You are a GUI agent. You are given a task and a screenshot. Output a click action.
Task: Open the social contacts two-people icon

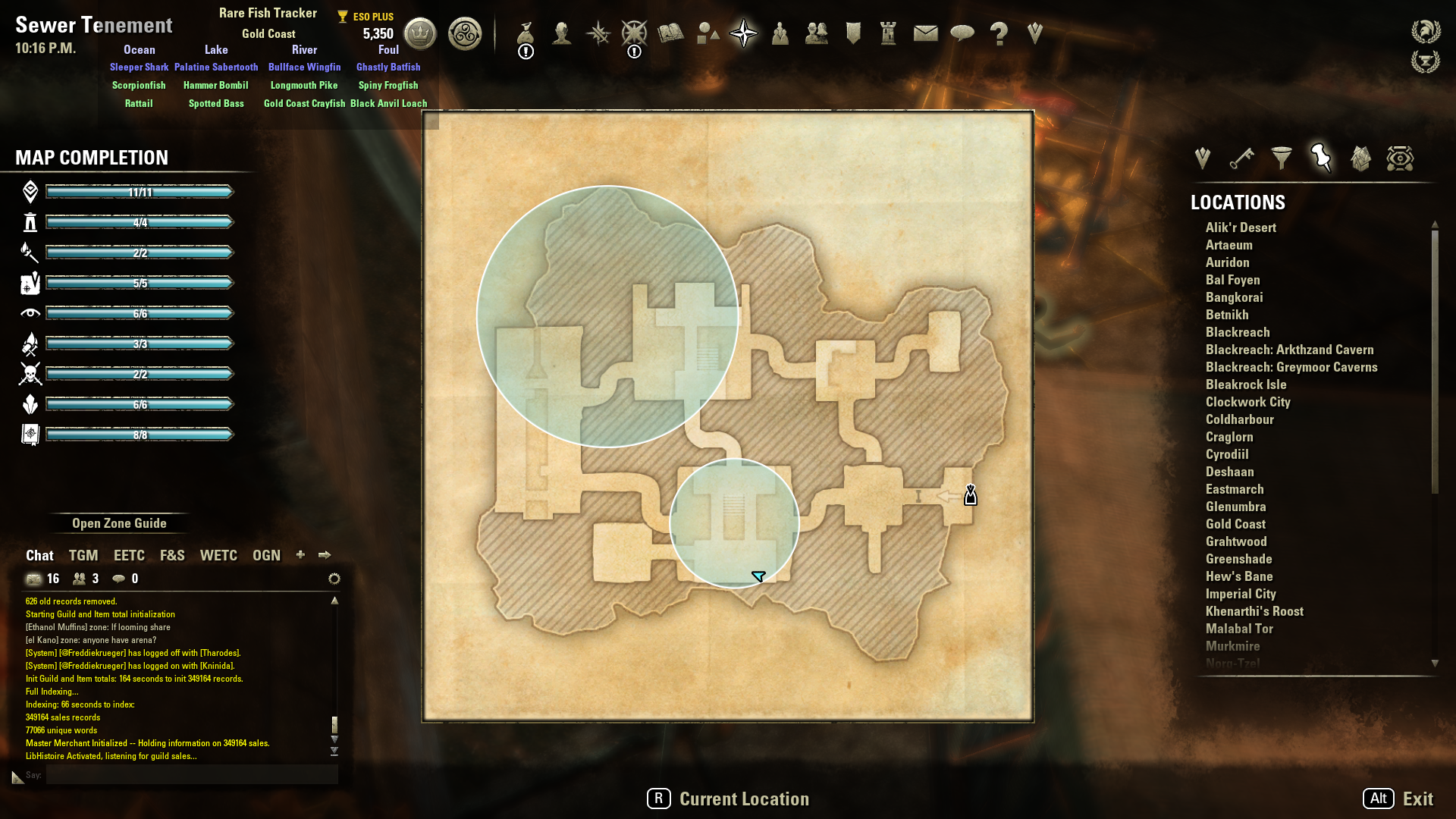point(816,33)
